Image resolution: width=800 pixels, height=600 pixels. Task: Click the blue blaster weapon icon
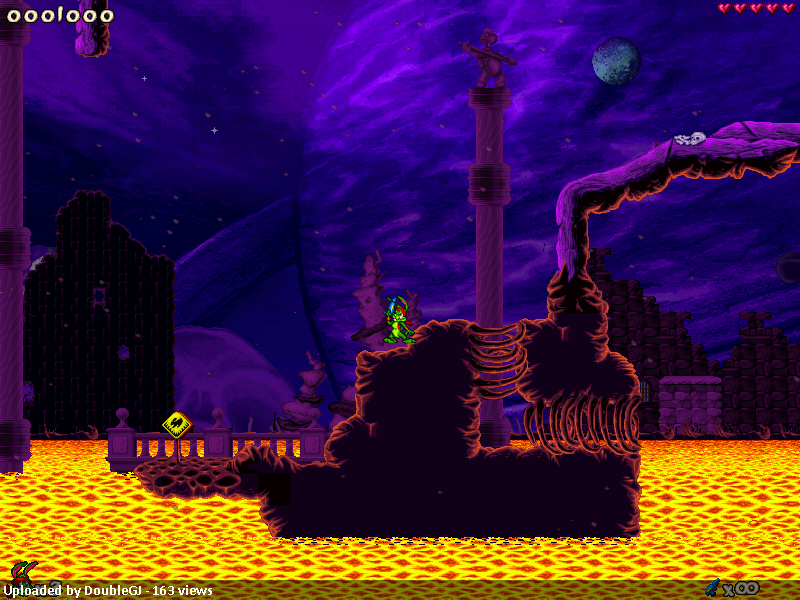click(x=713, y=587)
